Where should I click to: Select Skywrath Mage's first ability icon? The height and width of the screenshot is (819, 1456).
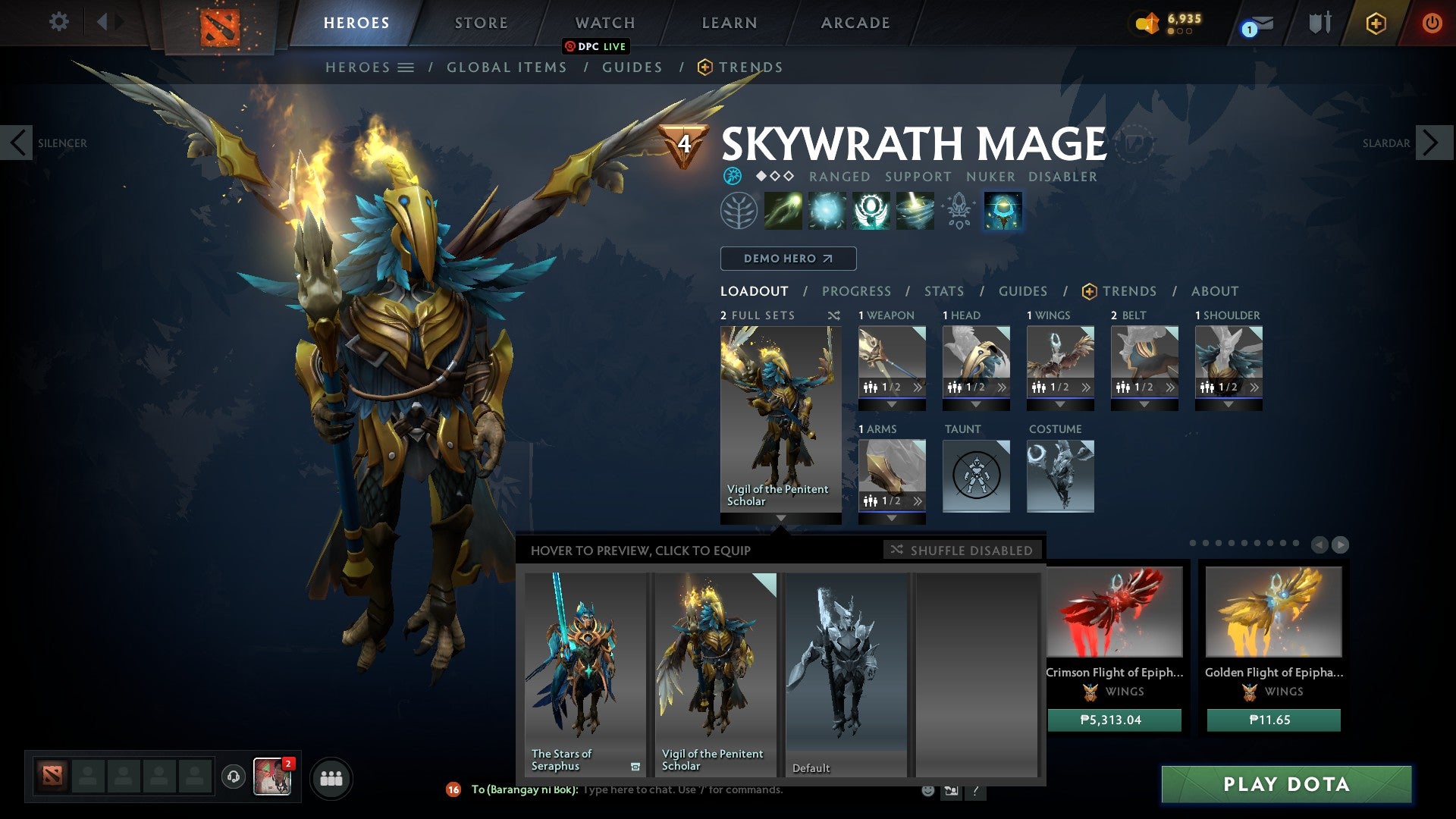785,211
